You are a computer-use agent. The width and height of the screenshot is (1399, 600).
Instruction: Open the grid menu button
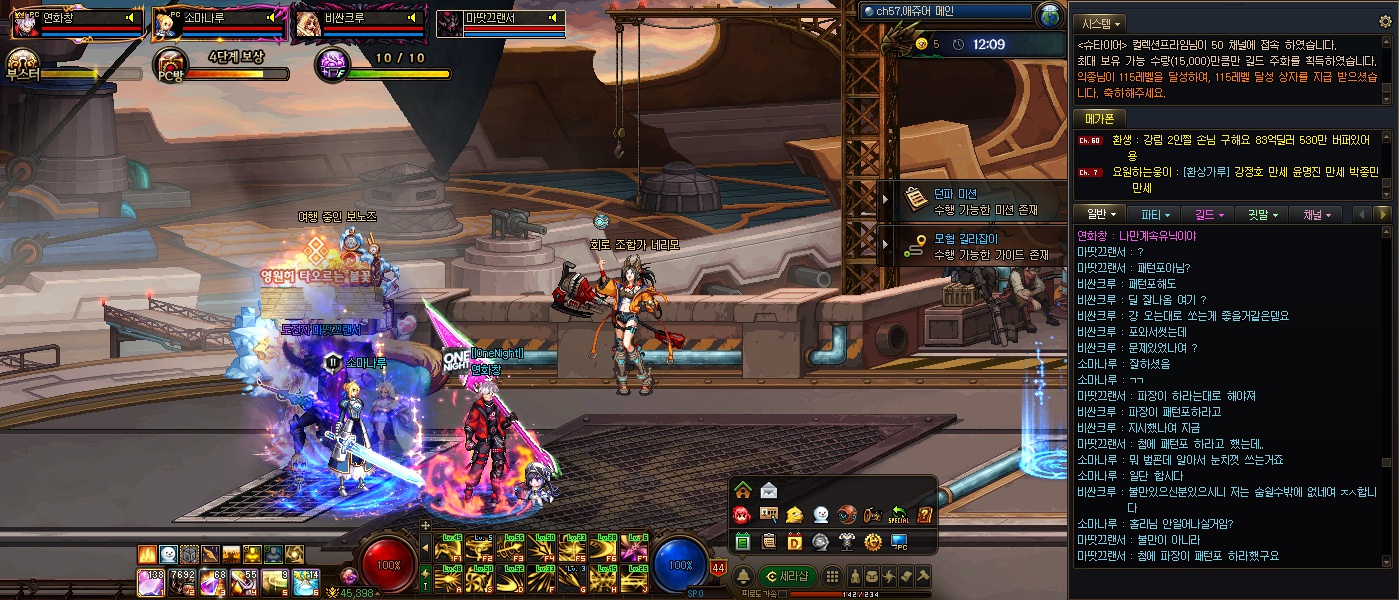click(x=831, y=576)
